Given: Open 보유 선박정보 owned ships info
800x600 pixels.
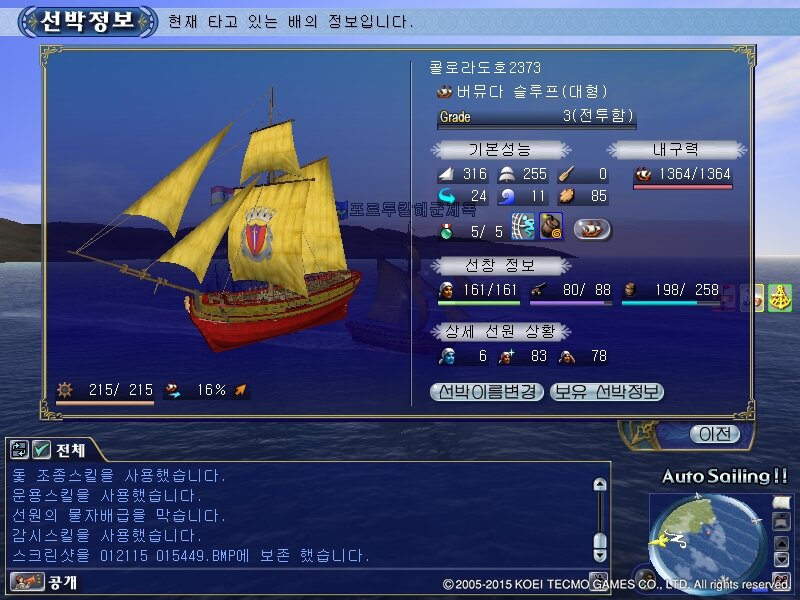Looking at the screenshot, I should pyautogui.click(x=607, y=392).
